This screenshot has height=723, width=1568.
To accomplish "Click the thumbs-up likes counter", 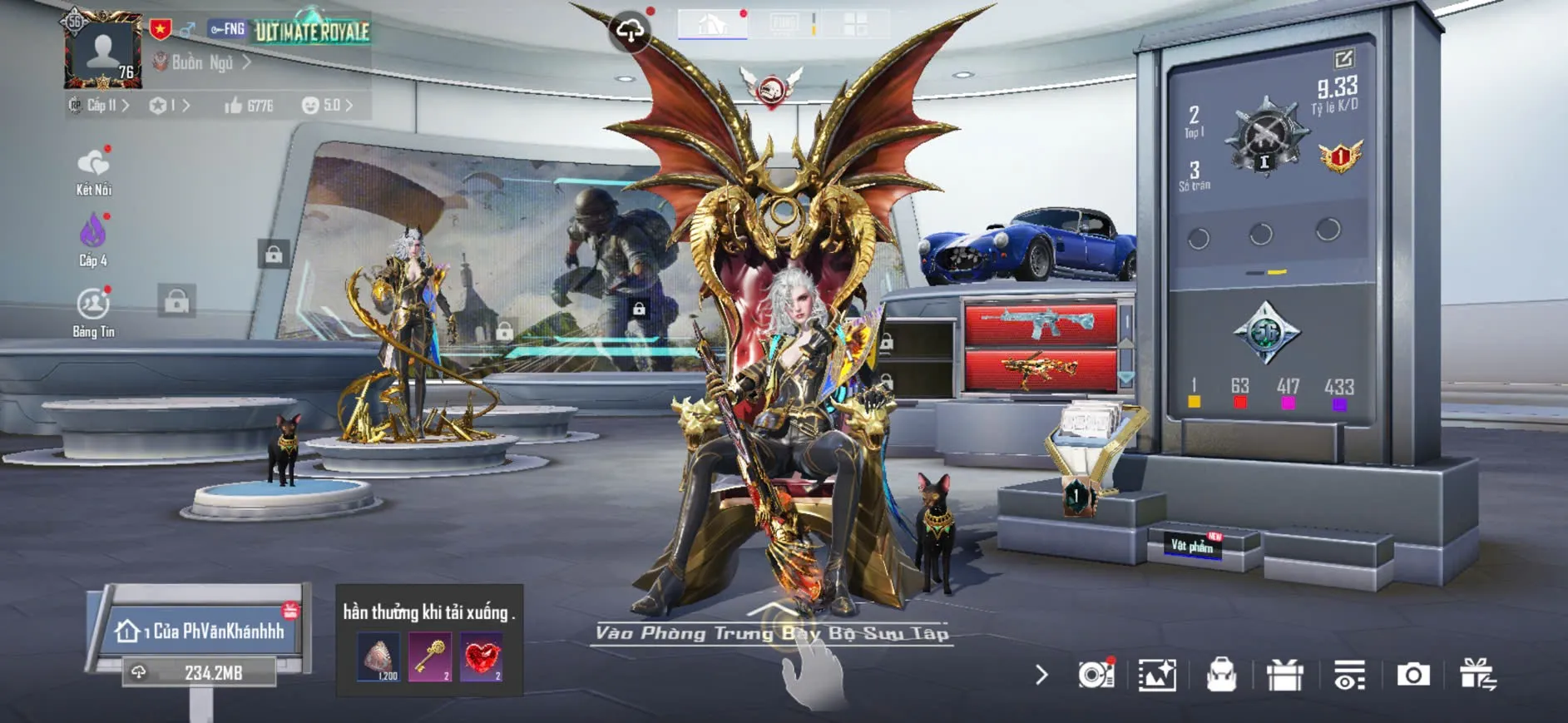I will click(249, 106).
